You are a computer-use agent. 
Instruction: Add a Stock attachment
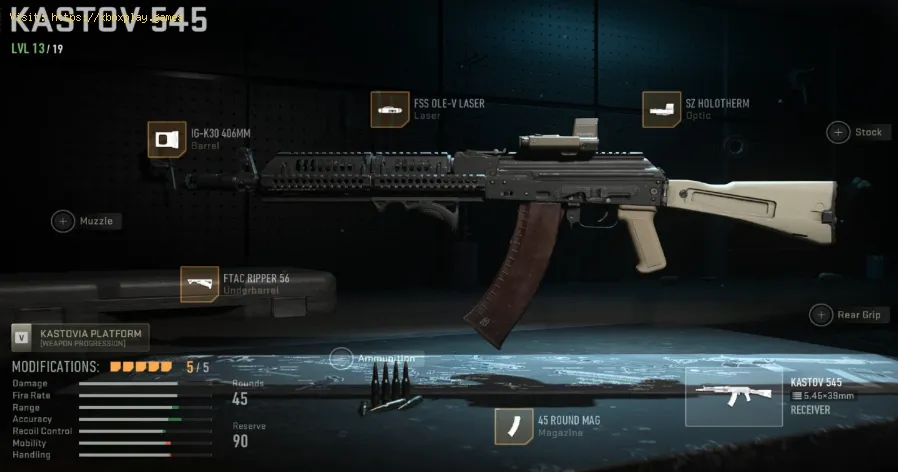(838, 132)
